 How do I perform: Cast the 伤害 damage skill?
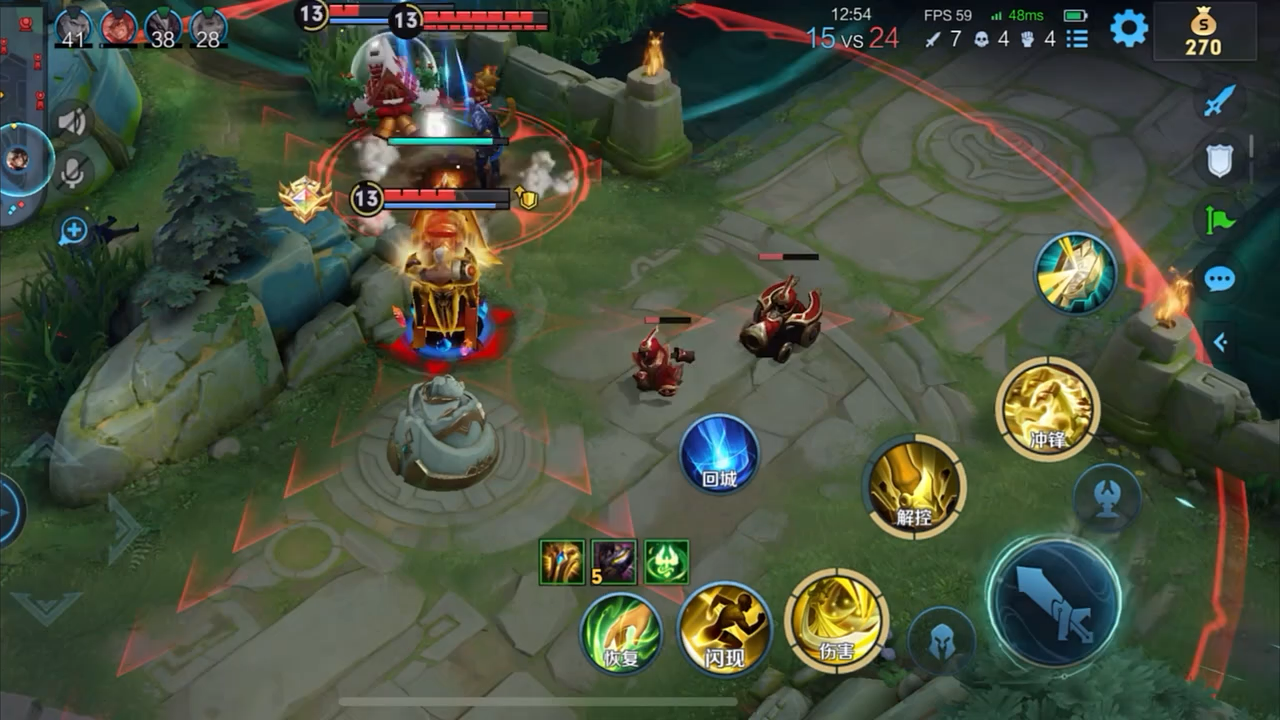[x=836, y=620]
